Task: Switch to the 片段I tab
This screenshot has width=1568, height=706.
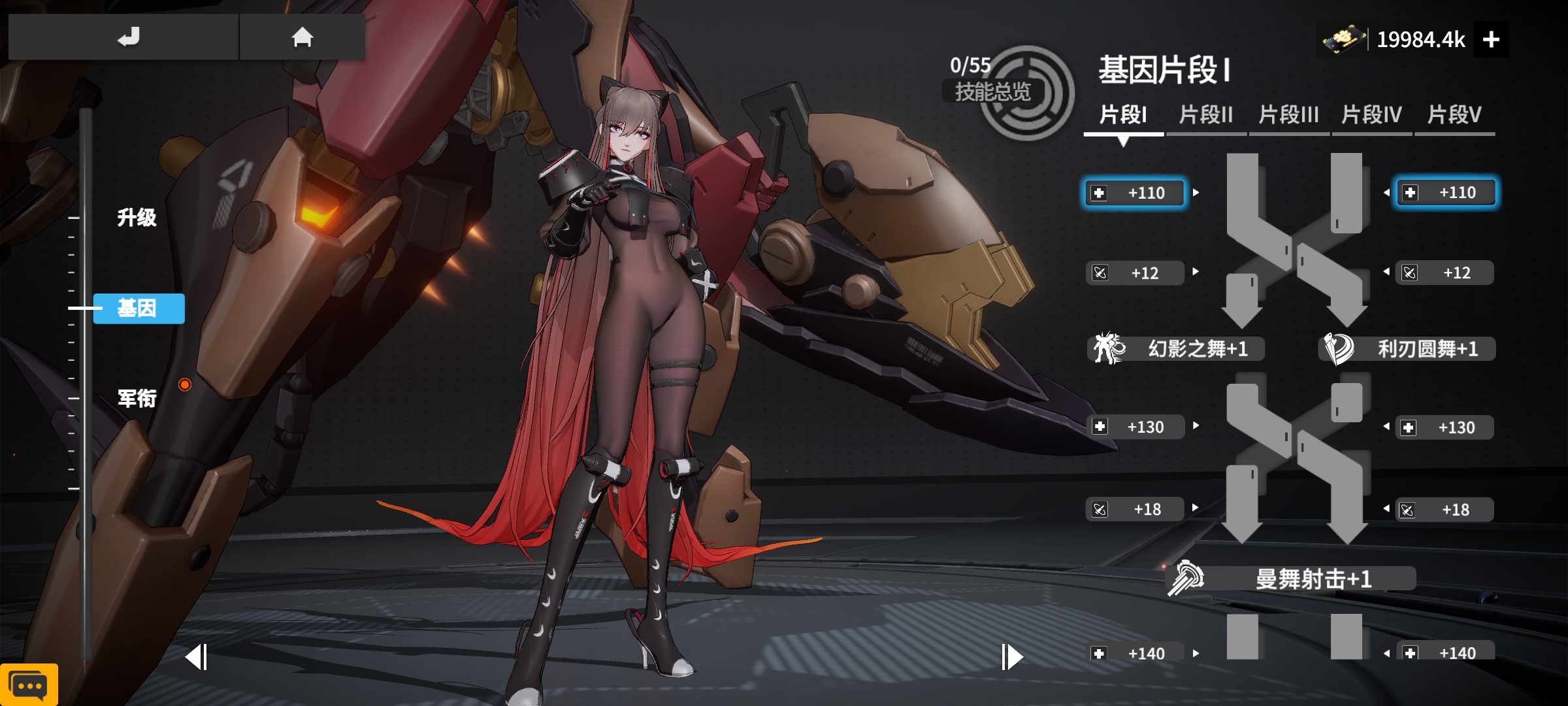Action: click(x=1123, y=116)
